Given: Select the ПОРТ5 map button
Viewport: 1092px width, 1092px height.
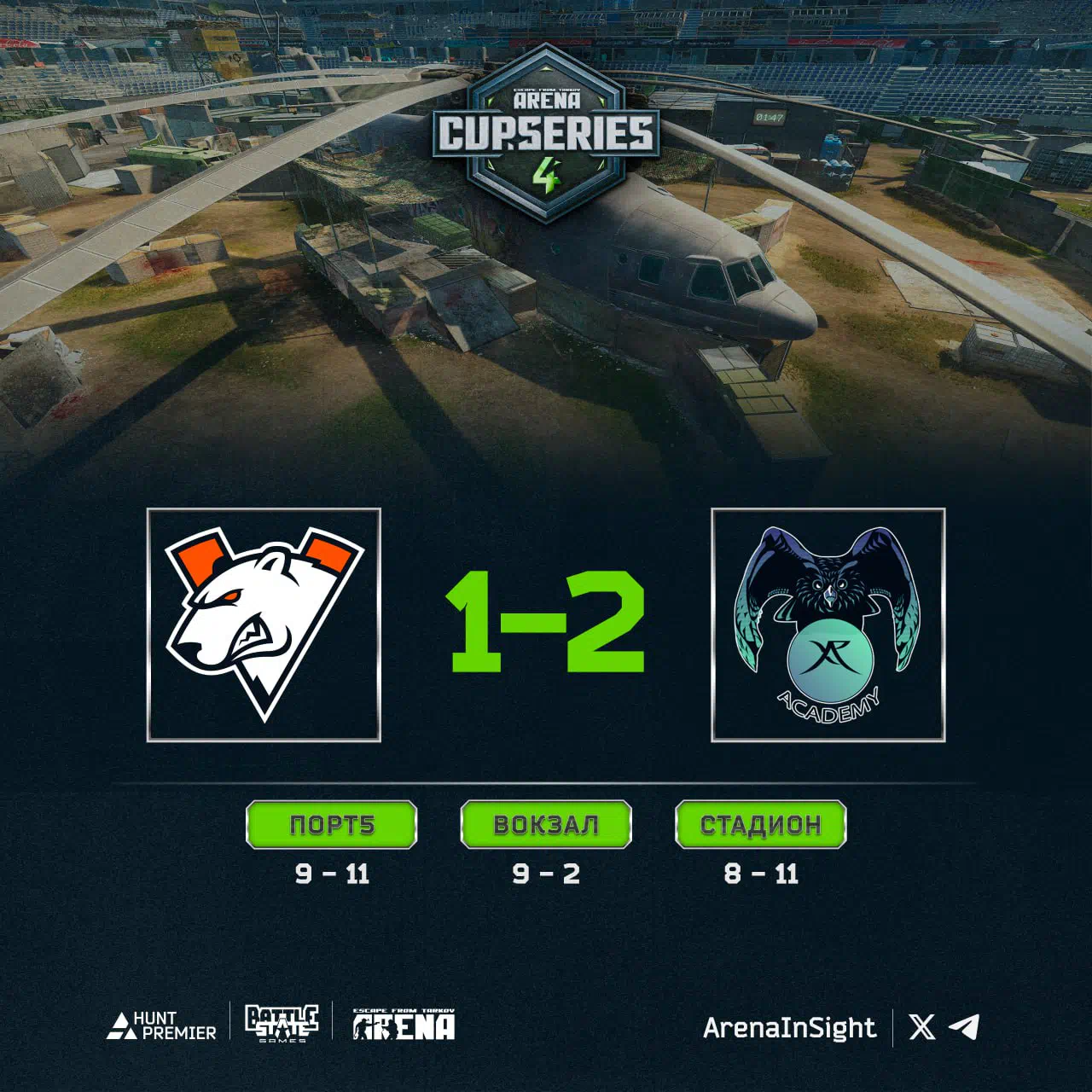Looking at the screenshot, I should coord(332,824).
